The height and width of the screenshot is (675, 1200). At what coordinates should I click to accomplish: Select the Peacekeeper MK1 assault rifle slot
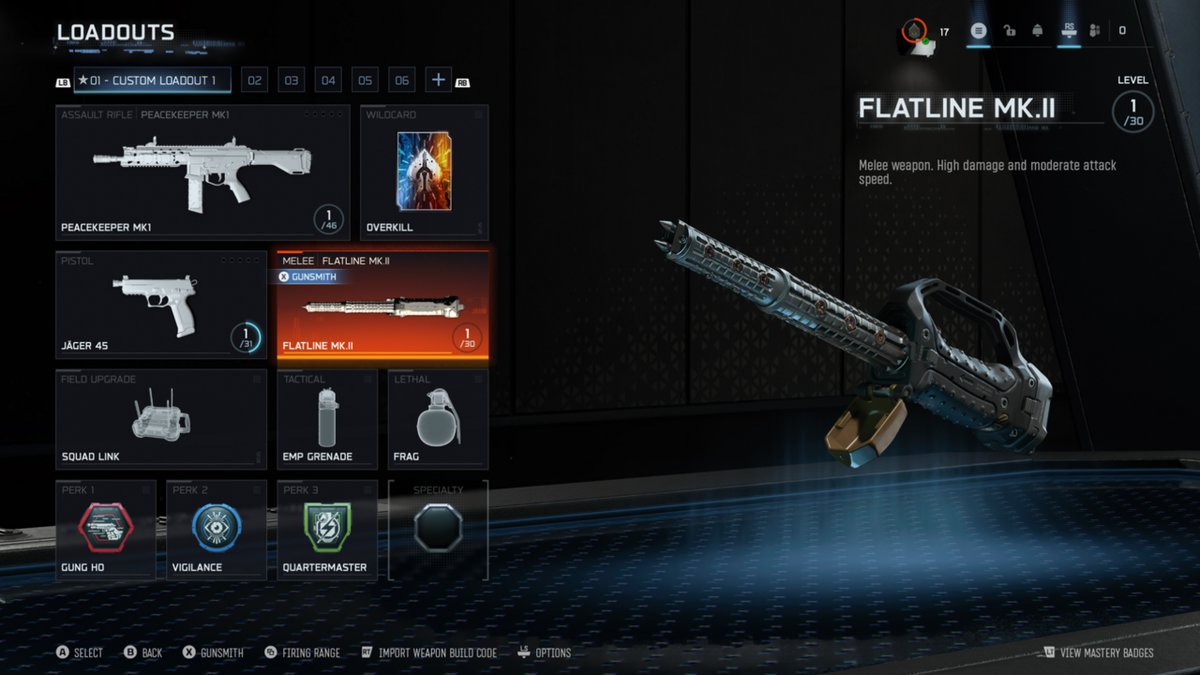click(203, 171)
